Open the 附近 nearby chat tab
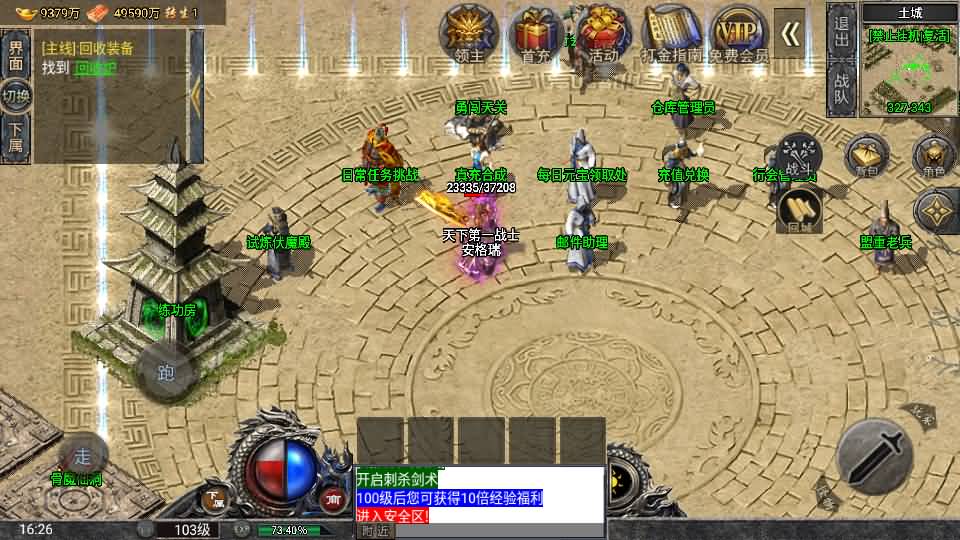Image resolution: width=960 pixels, height=540 pixels. [x=375, y=531]
